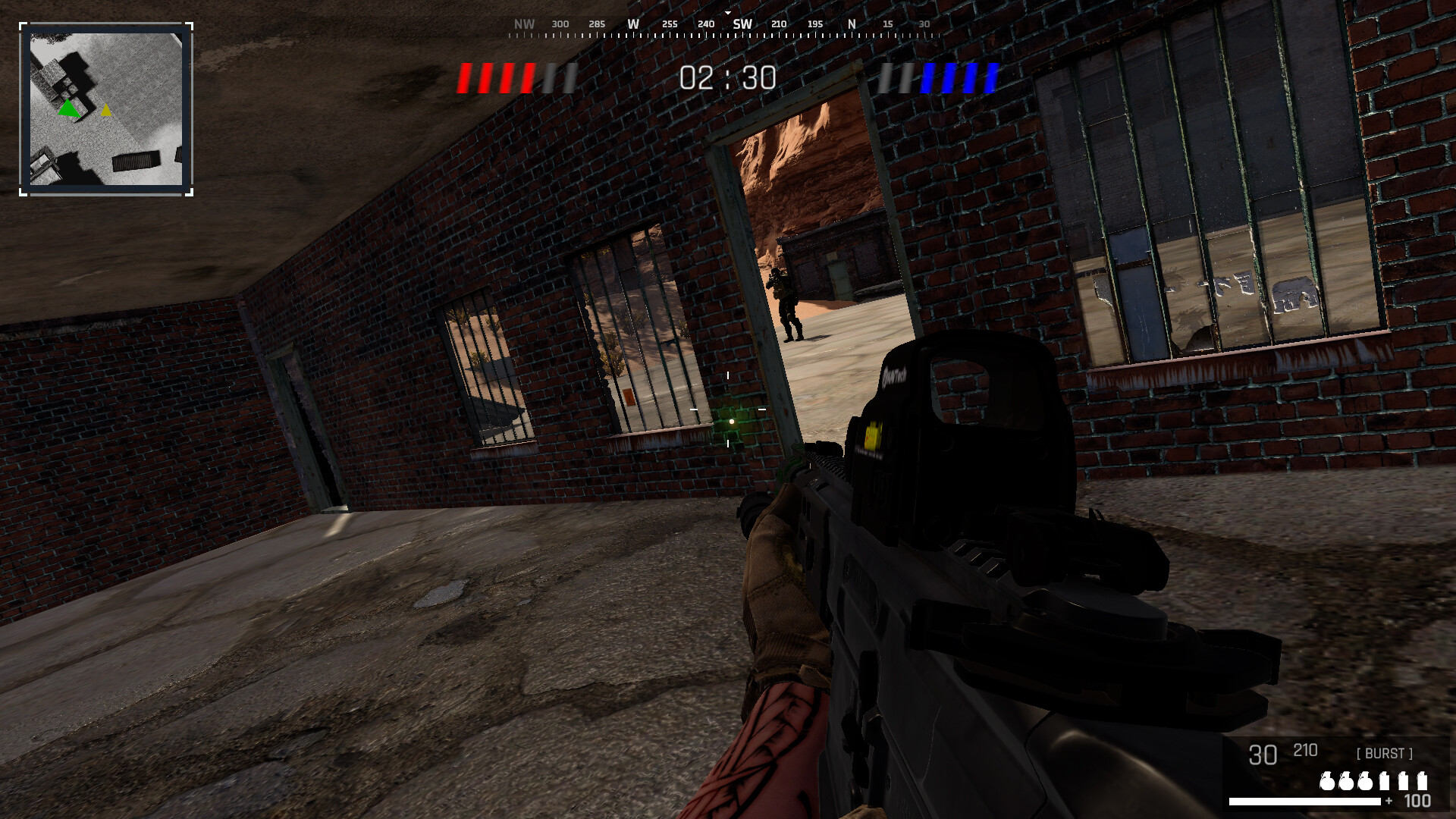
Task: Click the magazine ammo counter showing 30
Action: (x=1262, y=755)
